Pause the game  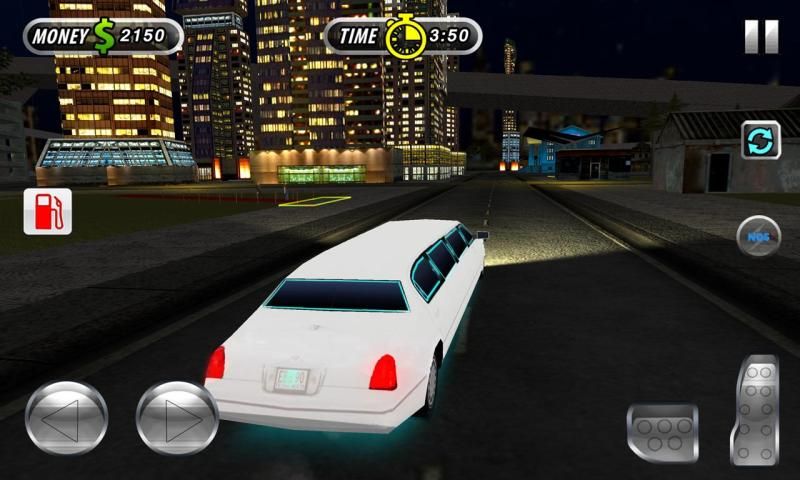coord(761,37)
